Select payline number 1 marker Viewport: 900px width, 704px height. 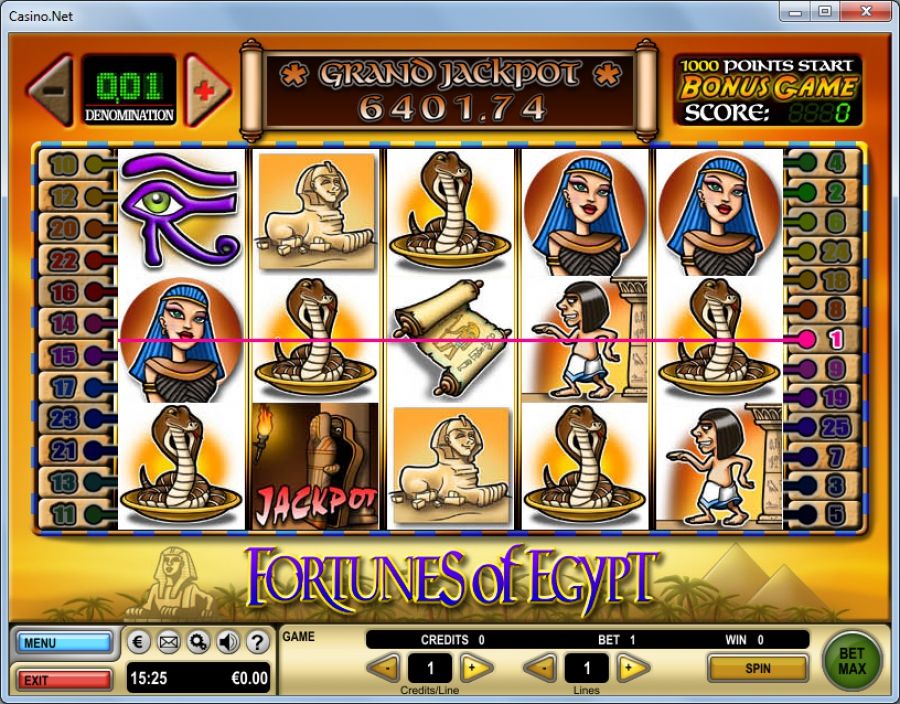coord(835,340)
